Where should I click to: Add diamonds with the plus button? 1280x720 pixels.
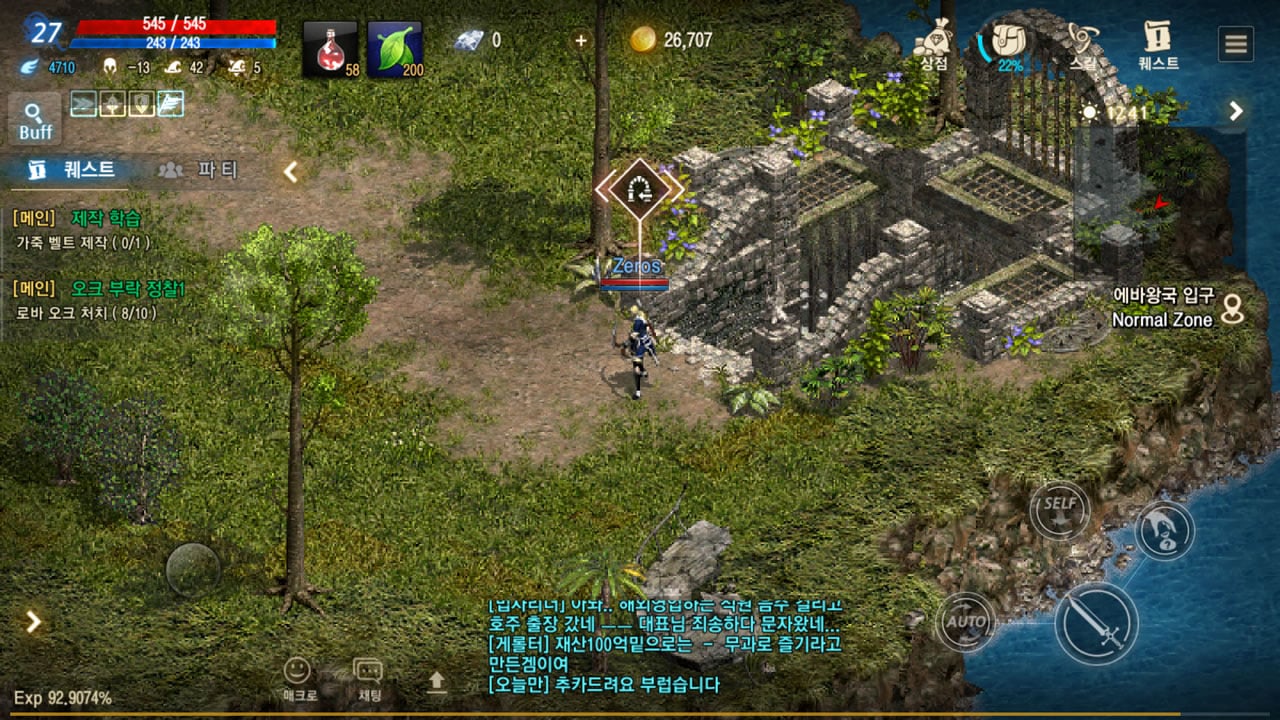point(581,40)
